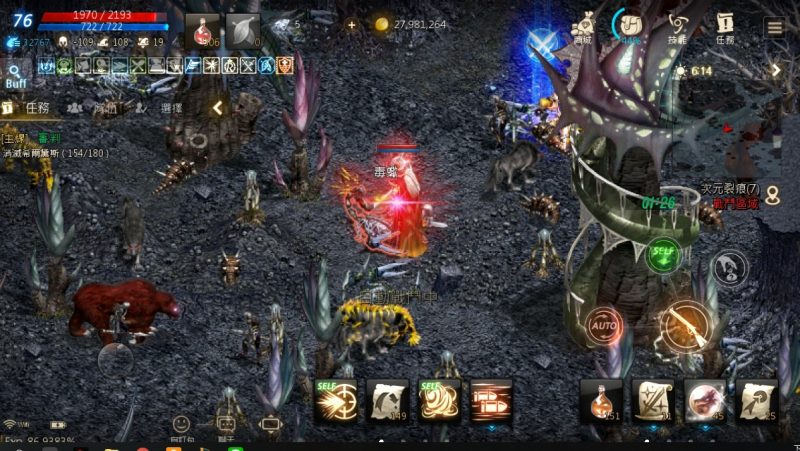Screen dimensions: 800x451
Task: Expand the minimap with right arrow
Action: (775, 71)
